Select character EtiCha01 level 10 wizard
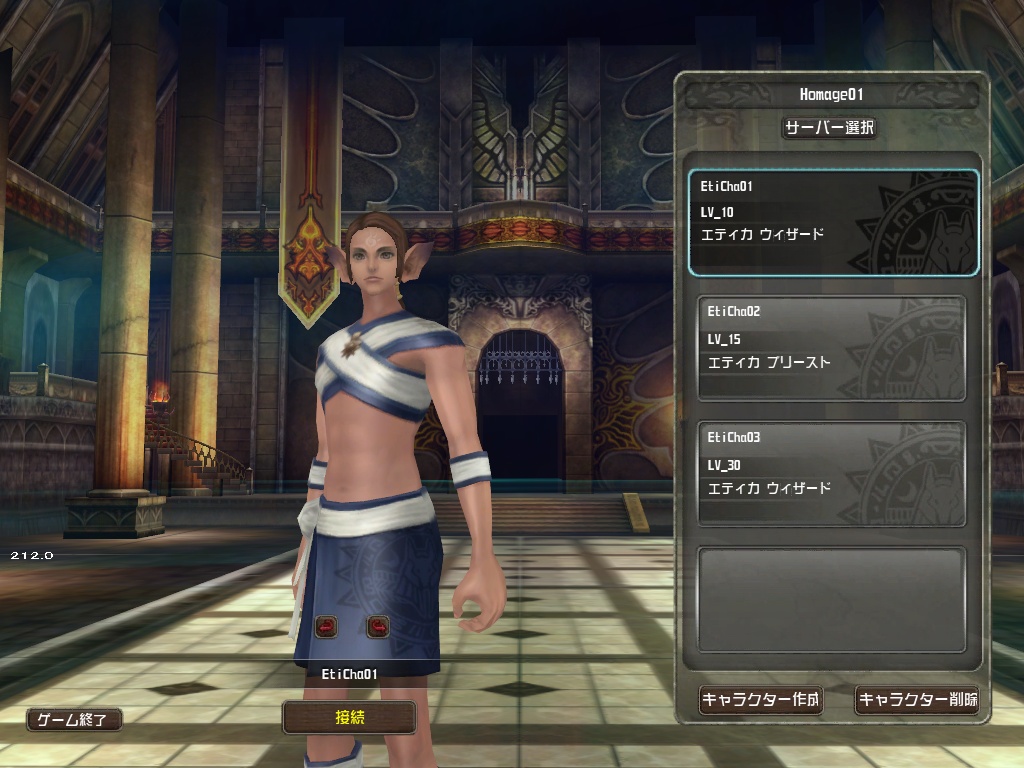Image resolution: width=1024 pixels, height=768 pixels. click(833, 222)
